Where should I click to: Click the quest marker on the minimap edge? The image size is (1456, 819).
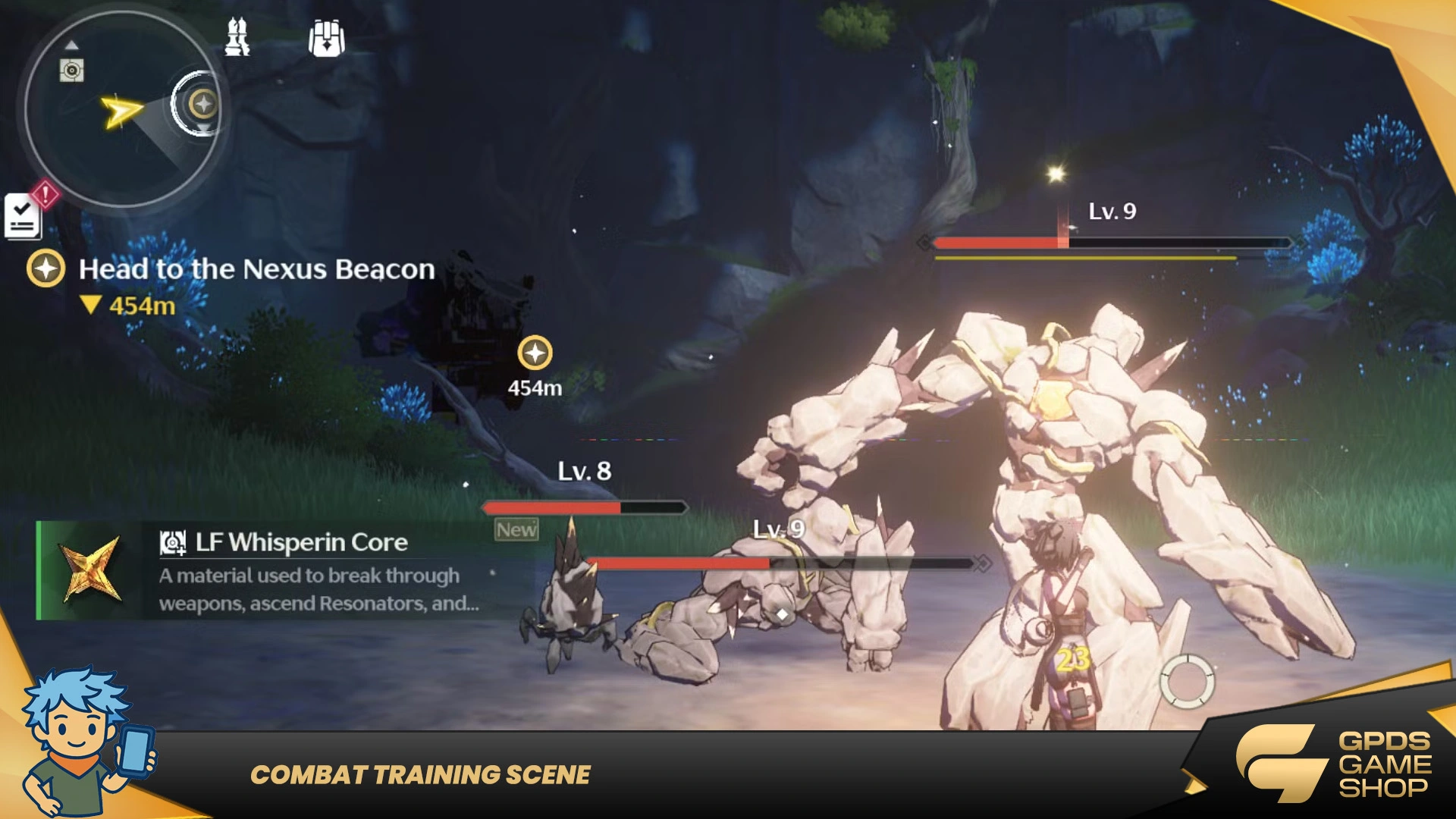point(202,104)
